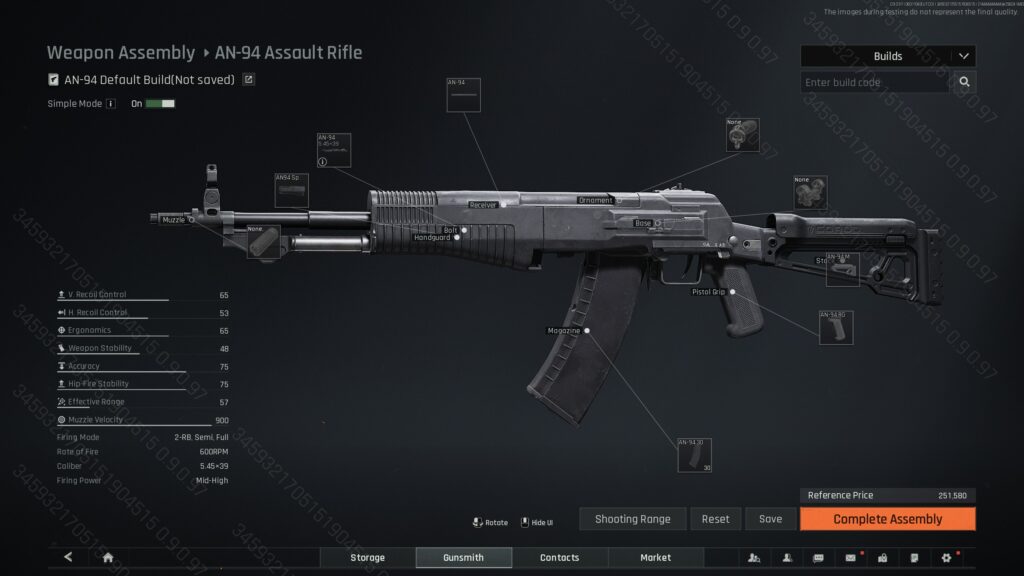Open the Contacts tab
1024x576 pixels.
click(559, 557)
